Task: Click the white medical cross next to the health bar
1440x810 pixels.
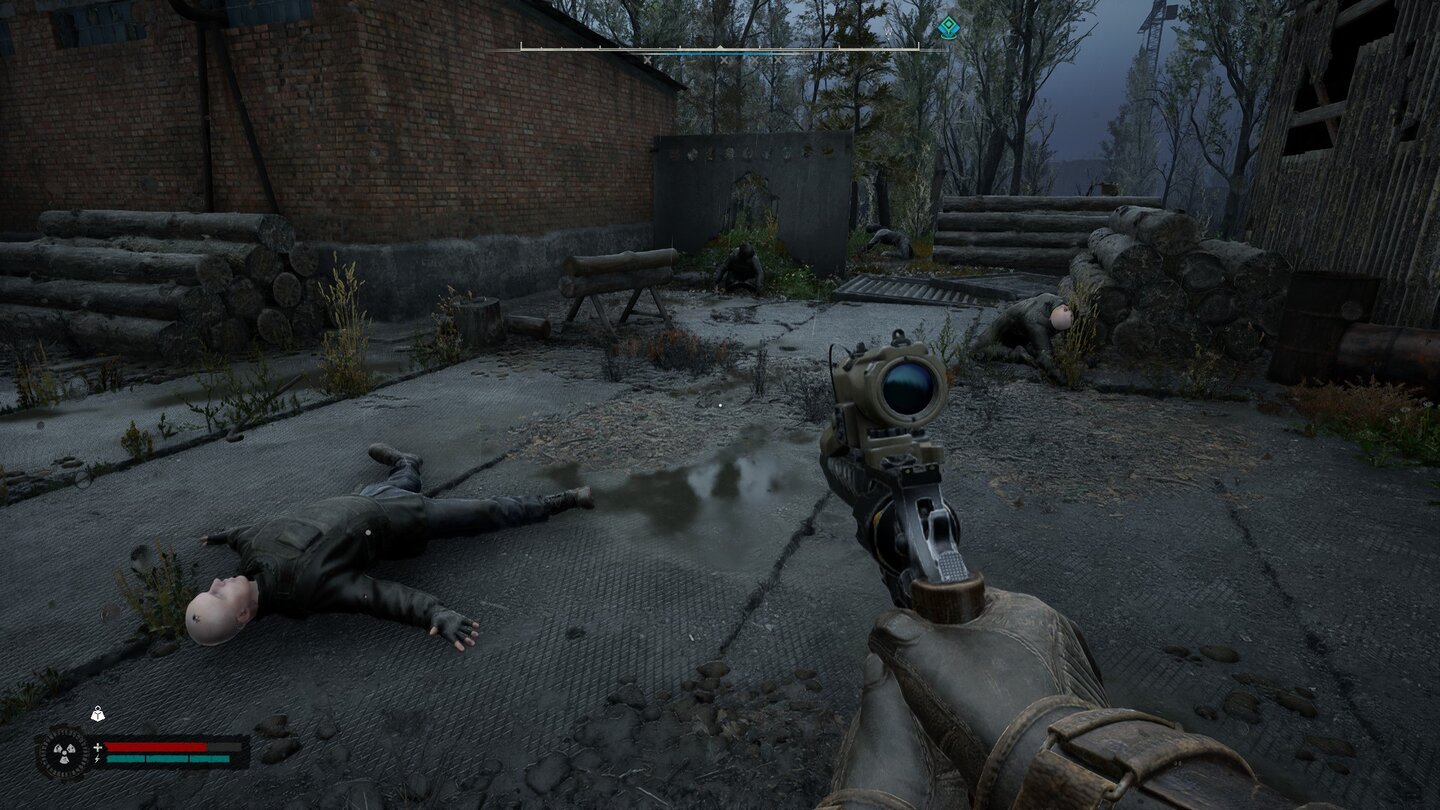Action: coord(98,747)
